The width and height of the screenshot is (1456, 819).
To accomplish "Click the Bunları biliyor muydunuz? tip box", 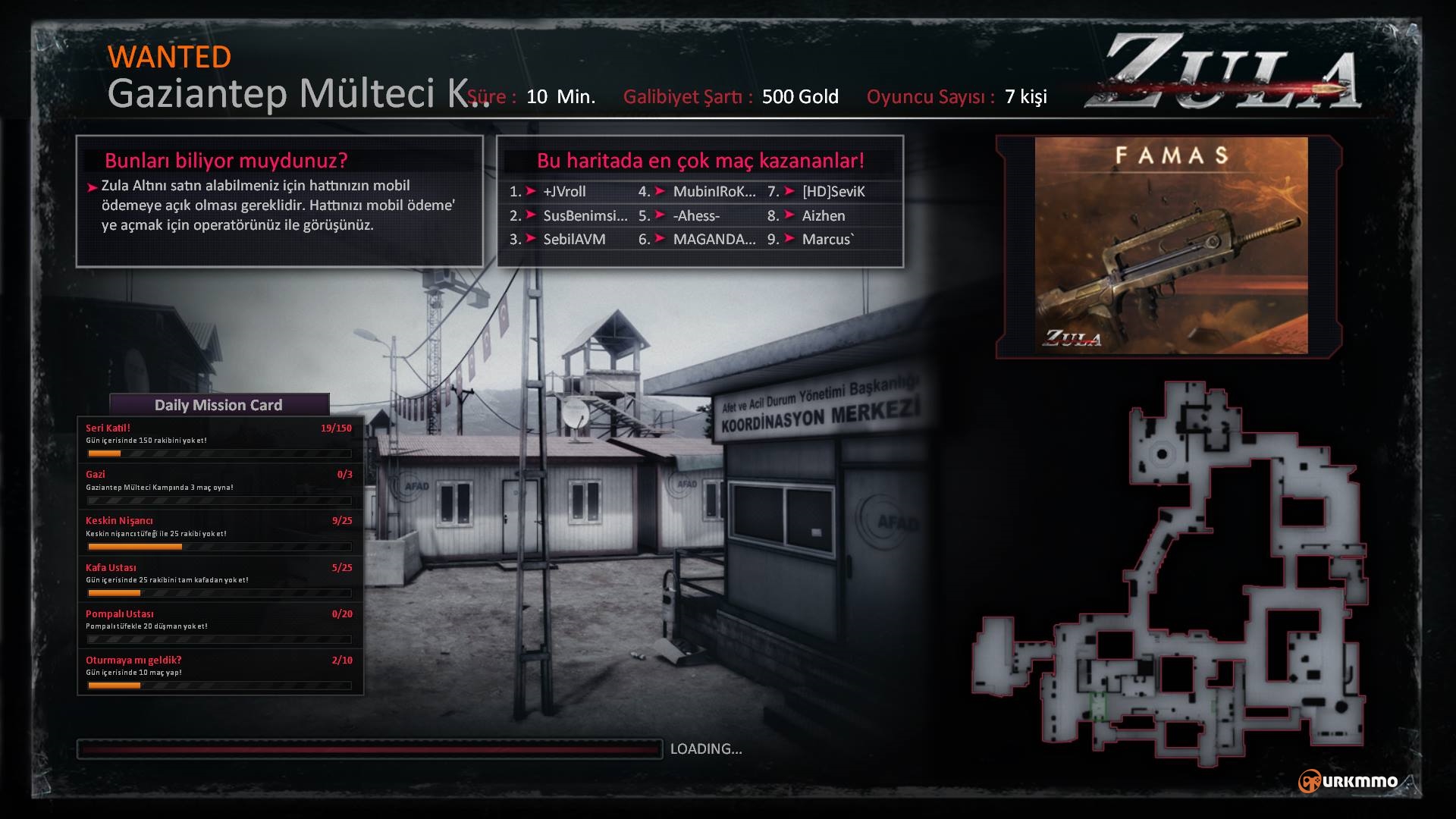I will click(279, 201).
